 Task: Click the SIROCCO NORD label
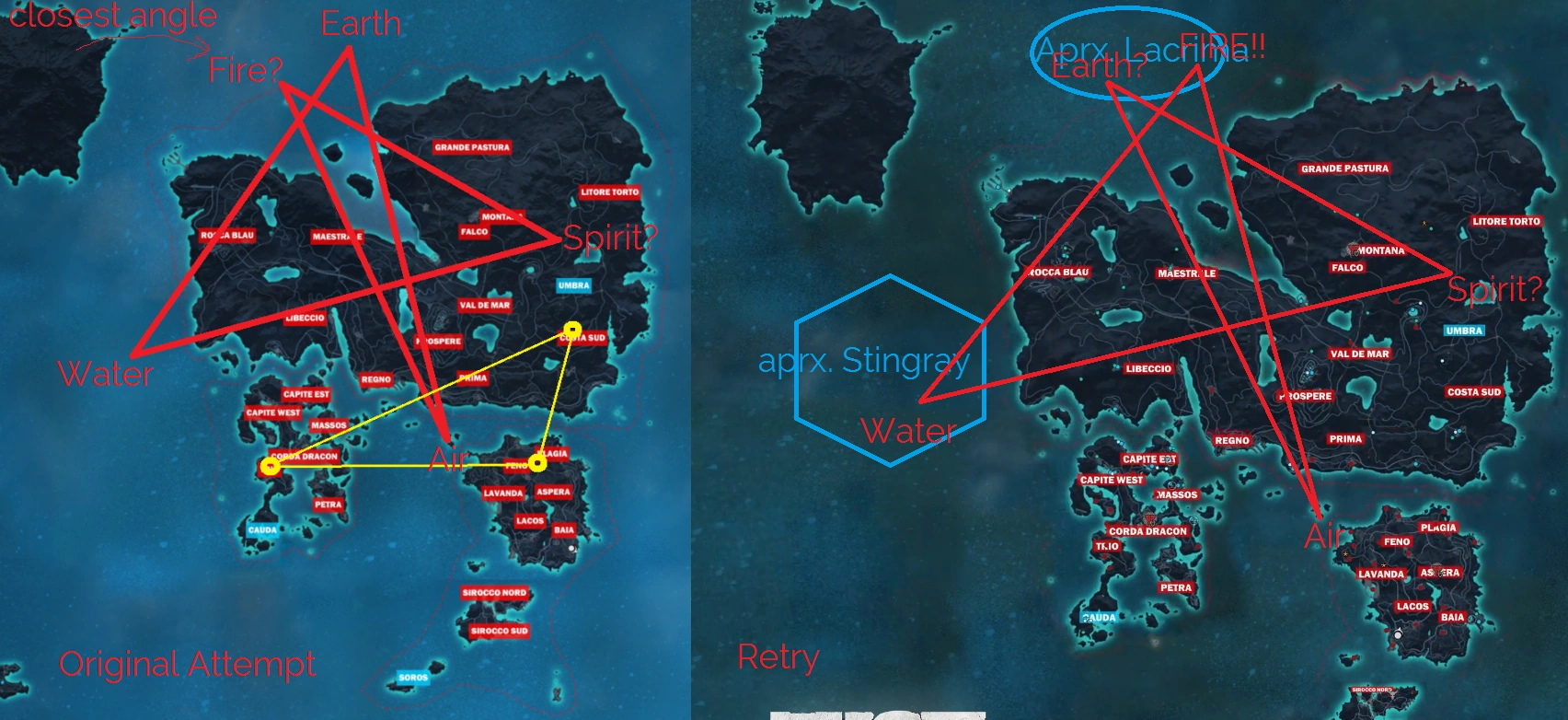493,593
